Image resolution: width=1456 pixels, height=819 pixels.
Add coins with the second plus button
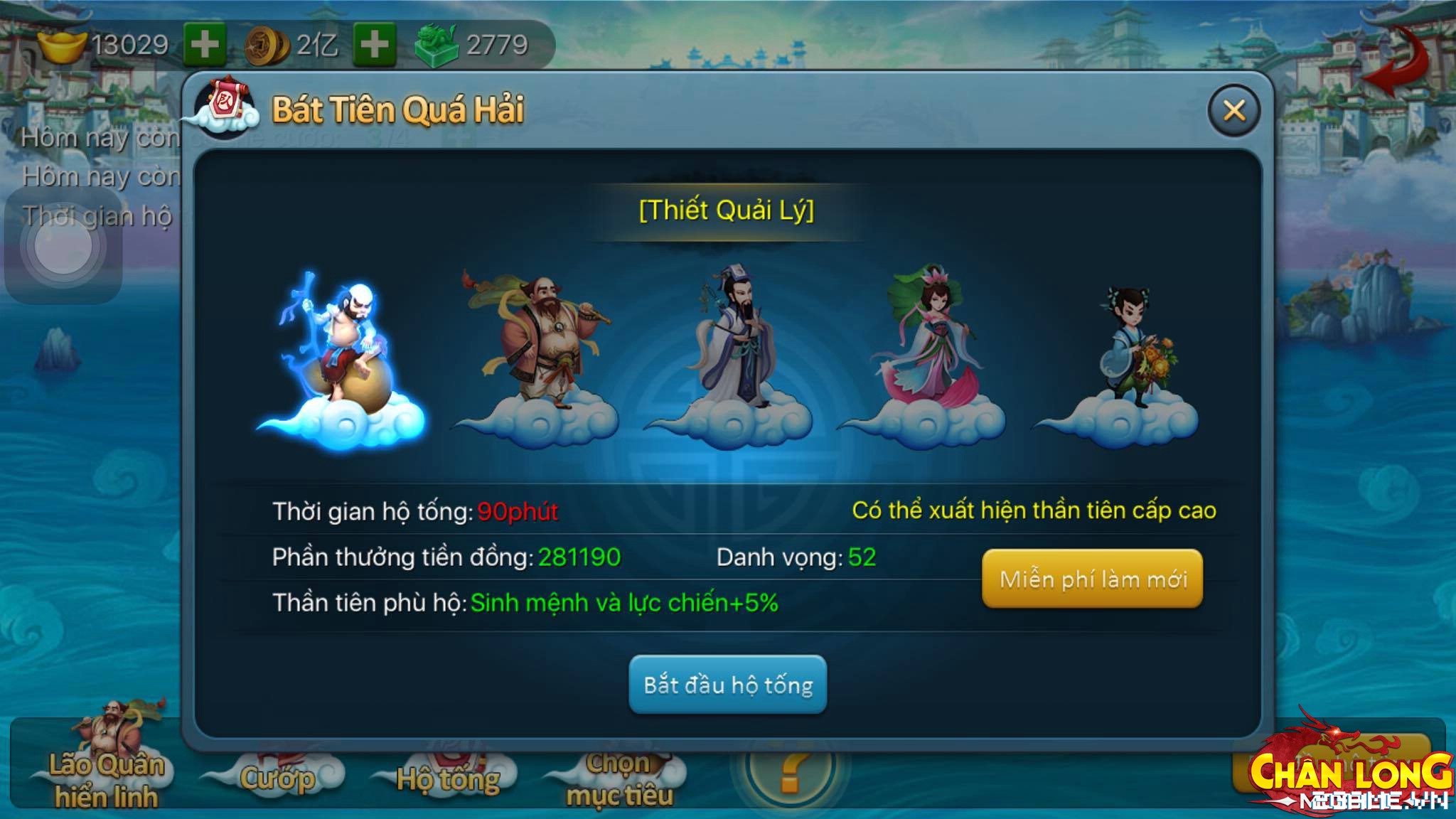[375, 45]
